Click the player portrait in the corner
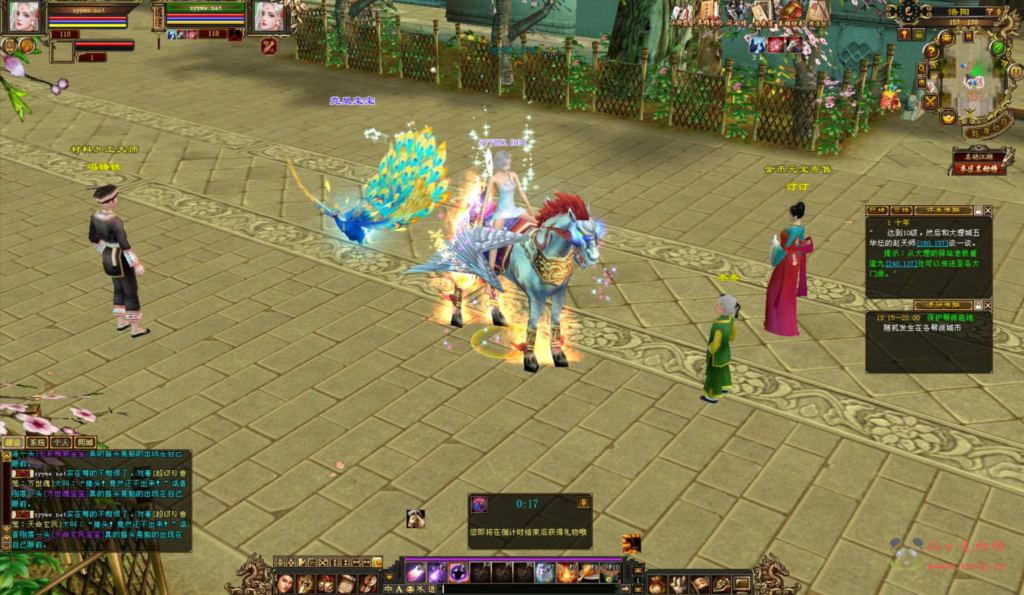 [24, 15]
